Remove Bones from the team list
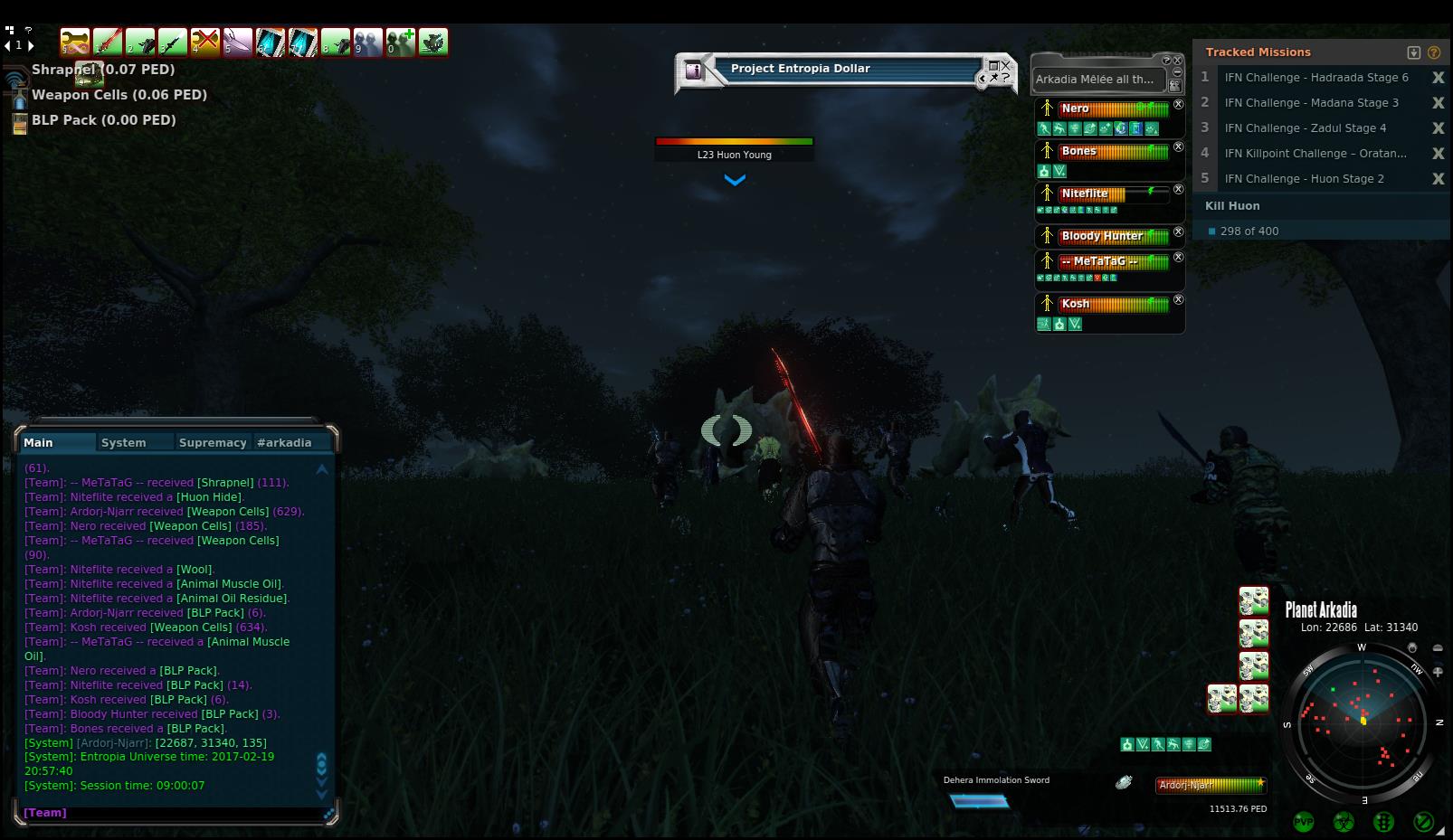 (x=1178, y=147)
